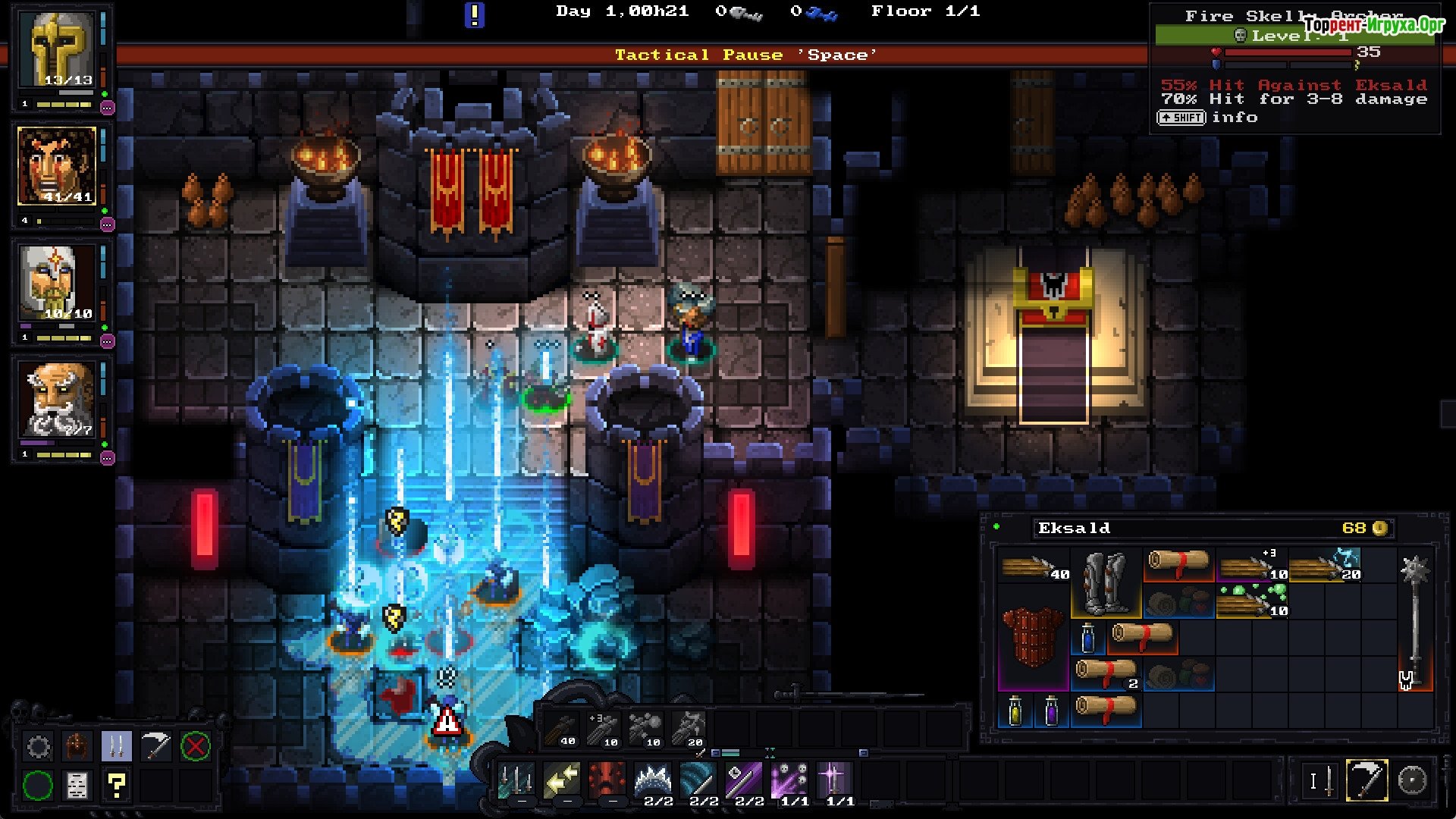This screenshot has height=819, width=1456.
Task: Click the red X cancel command
Action: pyautogui.click(x=195, y=747)
